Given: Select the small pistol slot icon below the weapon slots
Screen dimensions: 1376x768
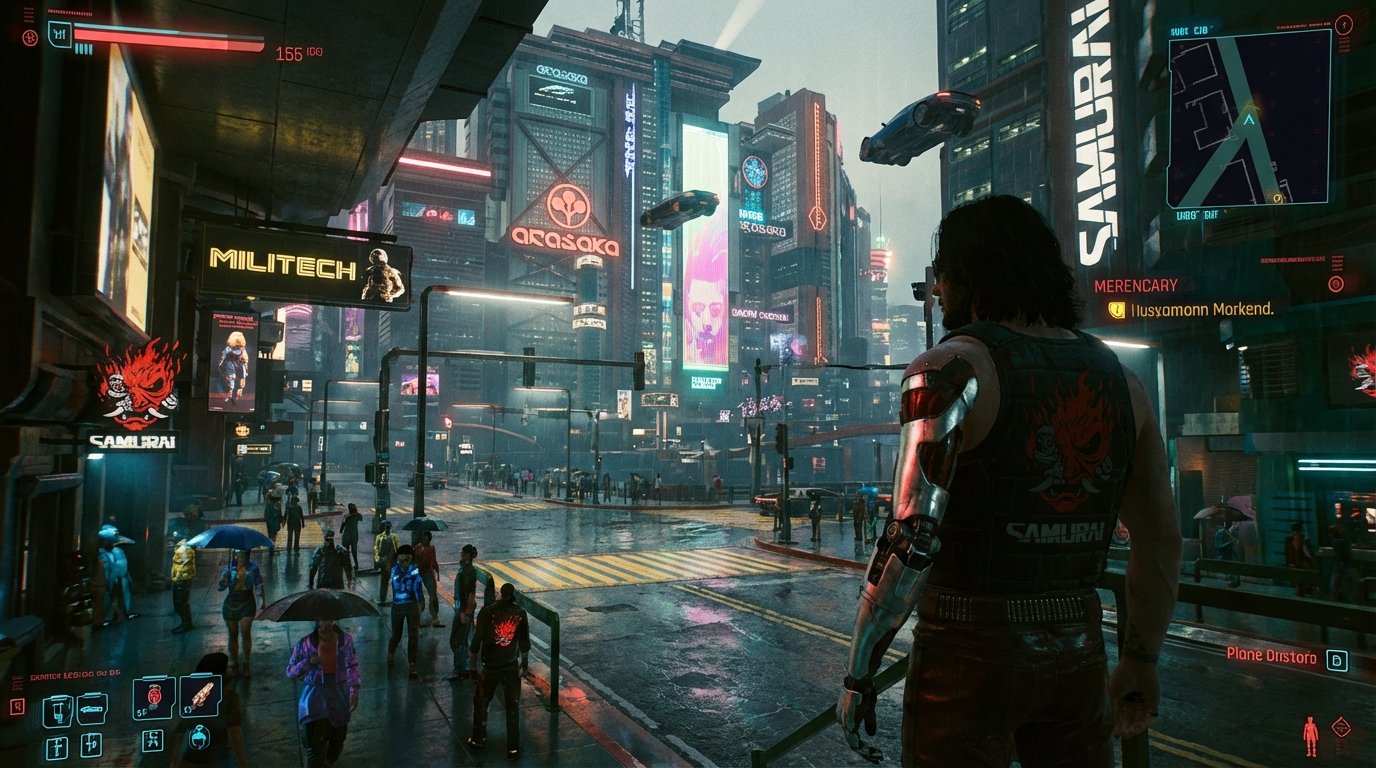Looking at the screenshot, I should (x=57, y=747).
